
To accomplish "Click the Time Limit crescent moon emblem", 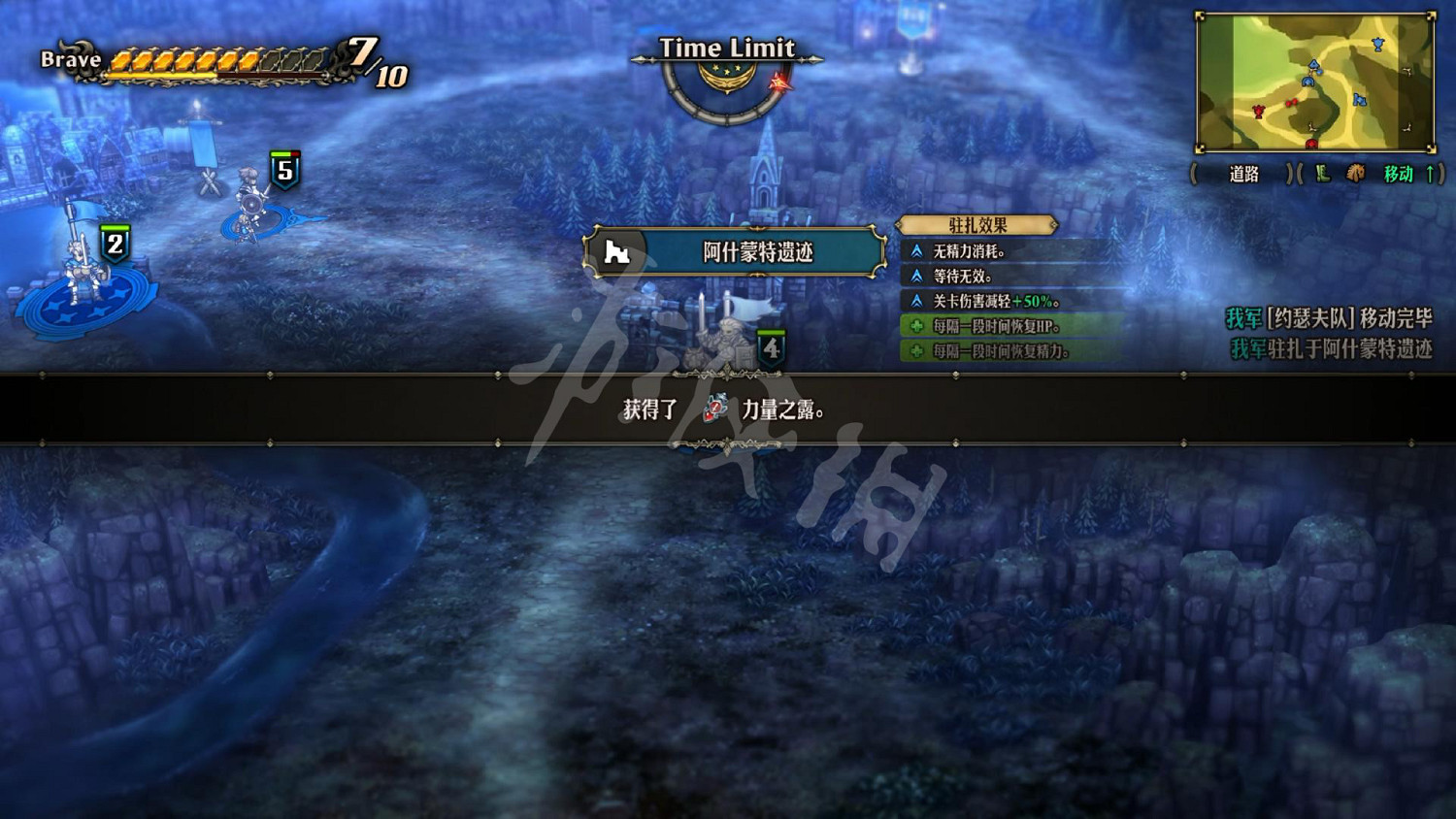I will [x=729, y=76].
